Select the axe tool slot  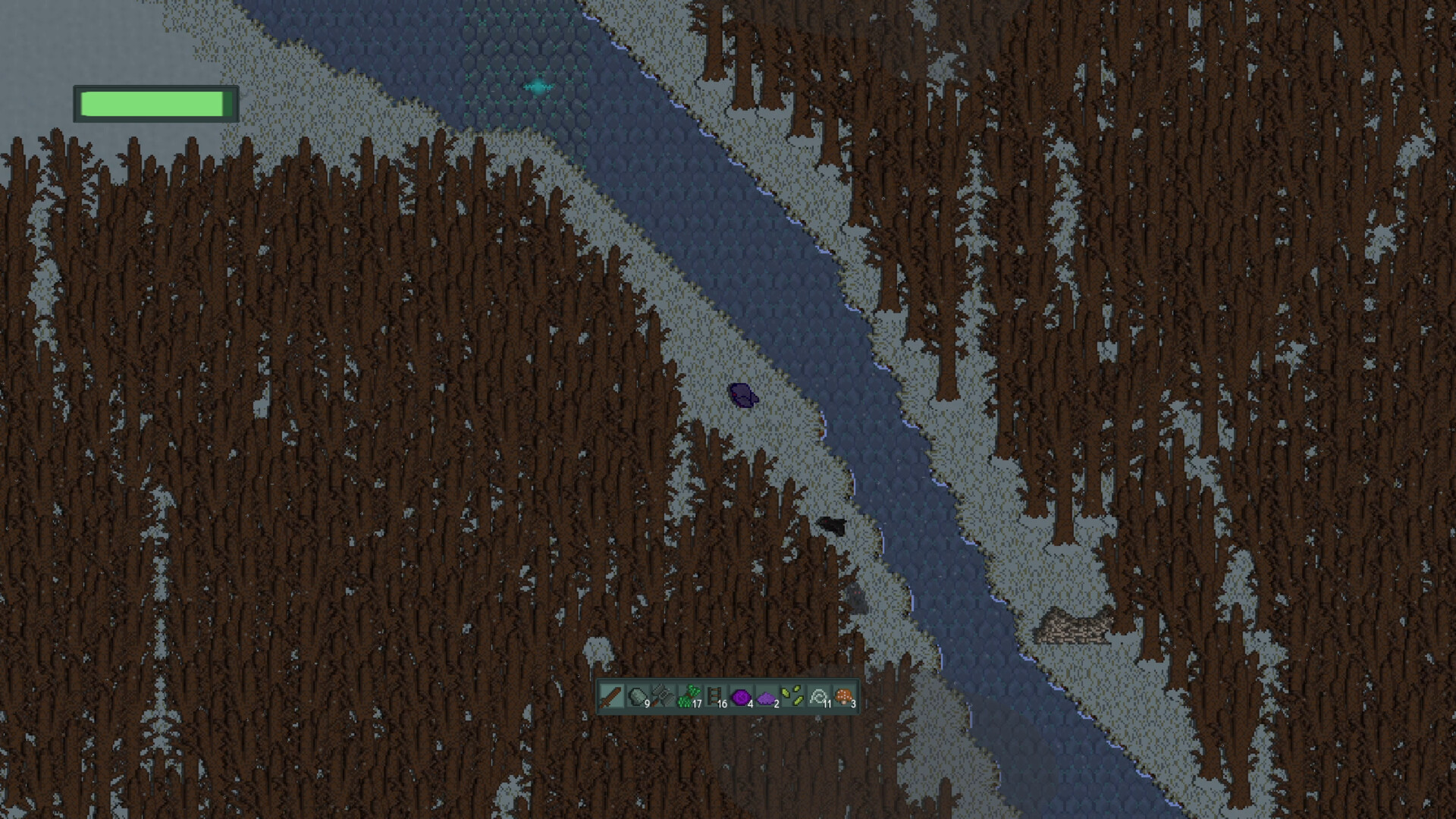[x=662, y=698]
